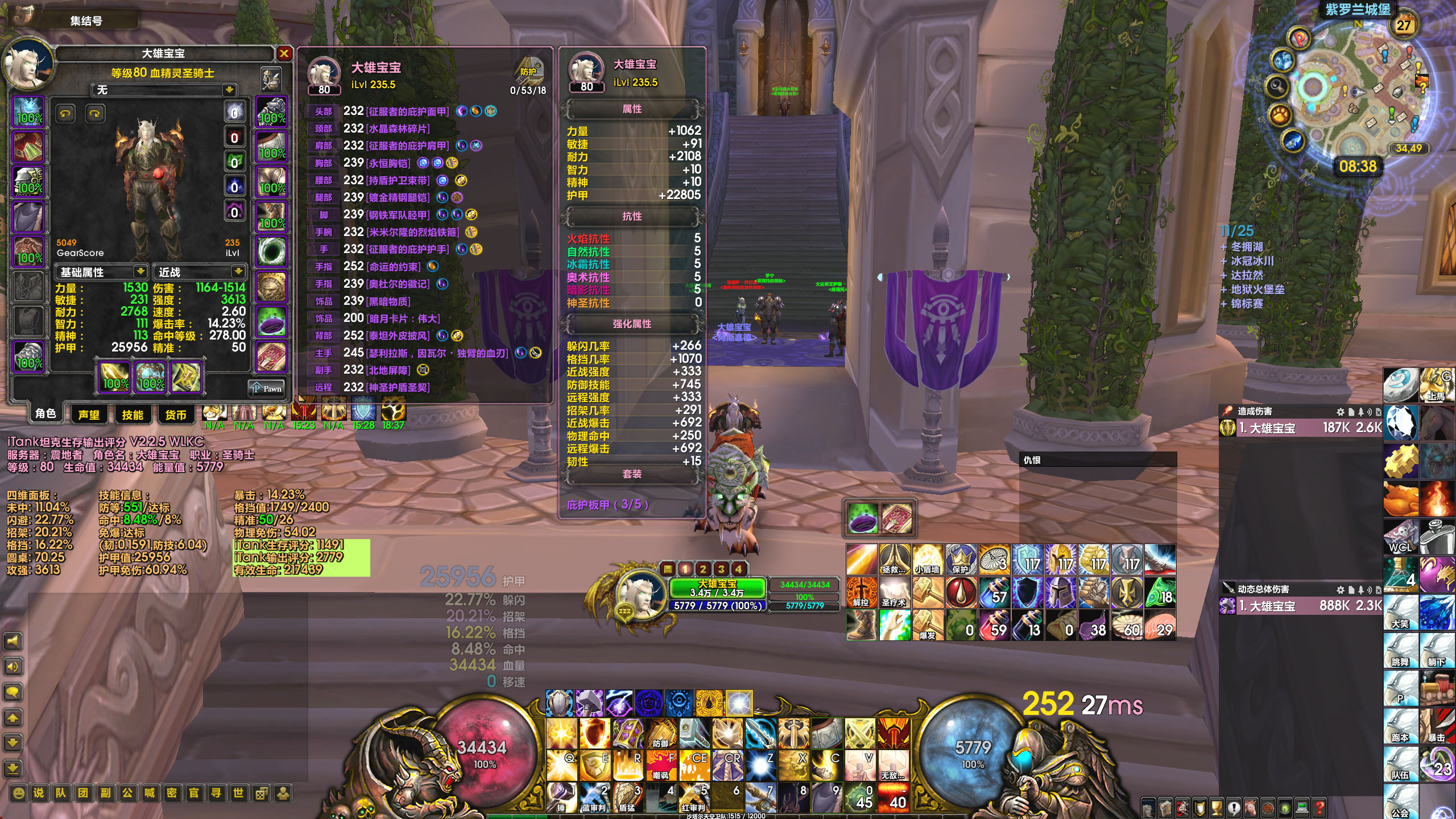This screenshot has width=1456, height=819.
Task: Click the 上馬 mount-up button
Action: [x=1436, y=385]
